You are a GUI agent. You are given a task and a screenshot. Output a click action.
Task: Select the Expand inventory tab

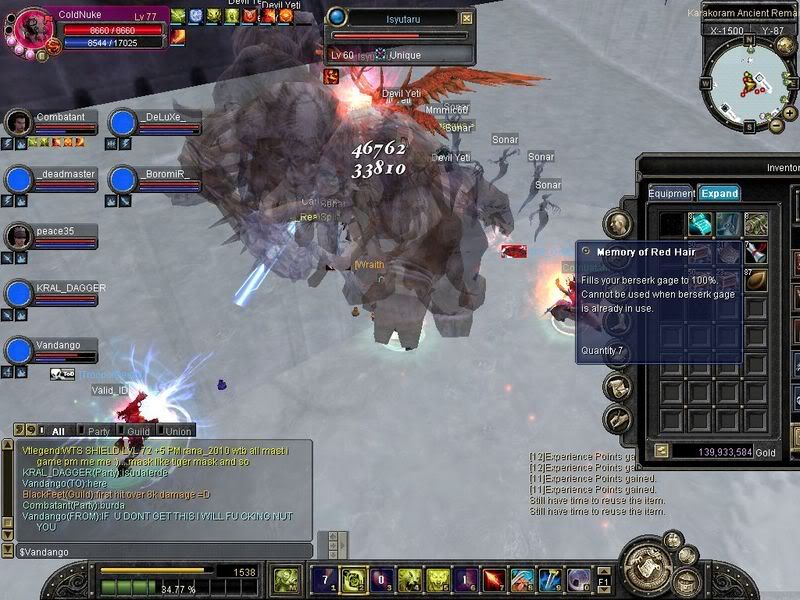719,193
